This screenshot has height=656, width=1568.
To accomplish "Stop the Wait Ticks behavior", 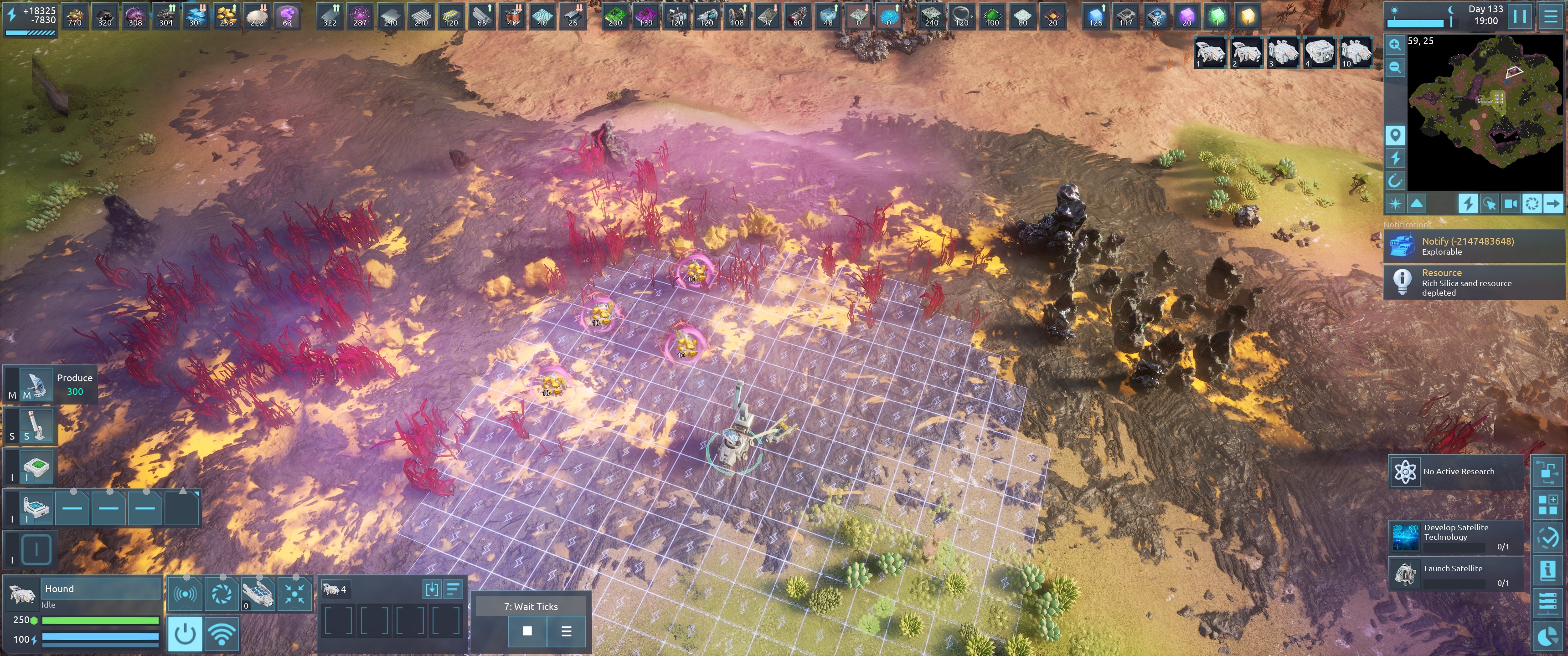I will (x=527, y=631).
